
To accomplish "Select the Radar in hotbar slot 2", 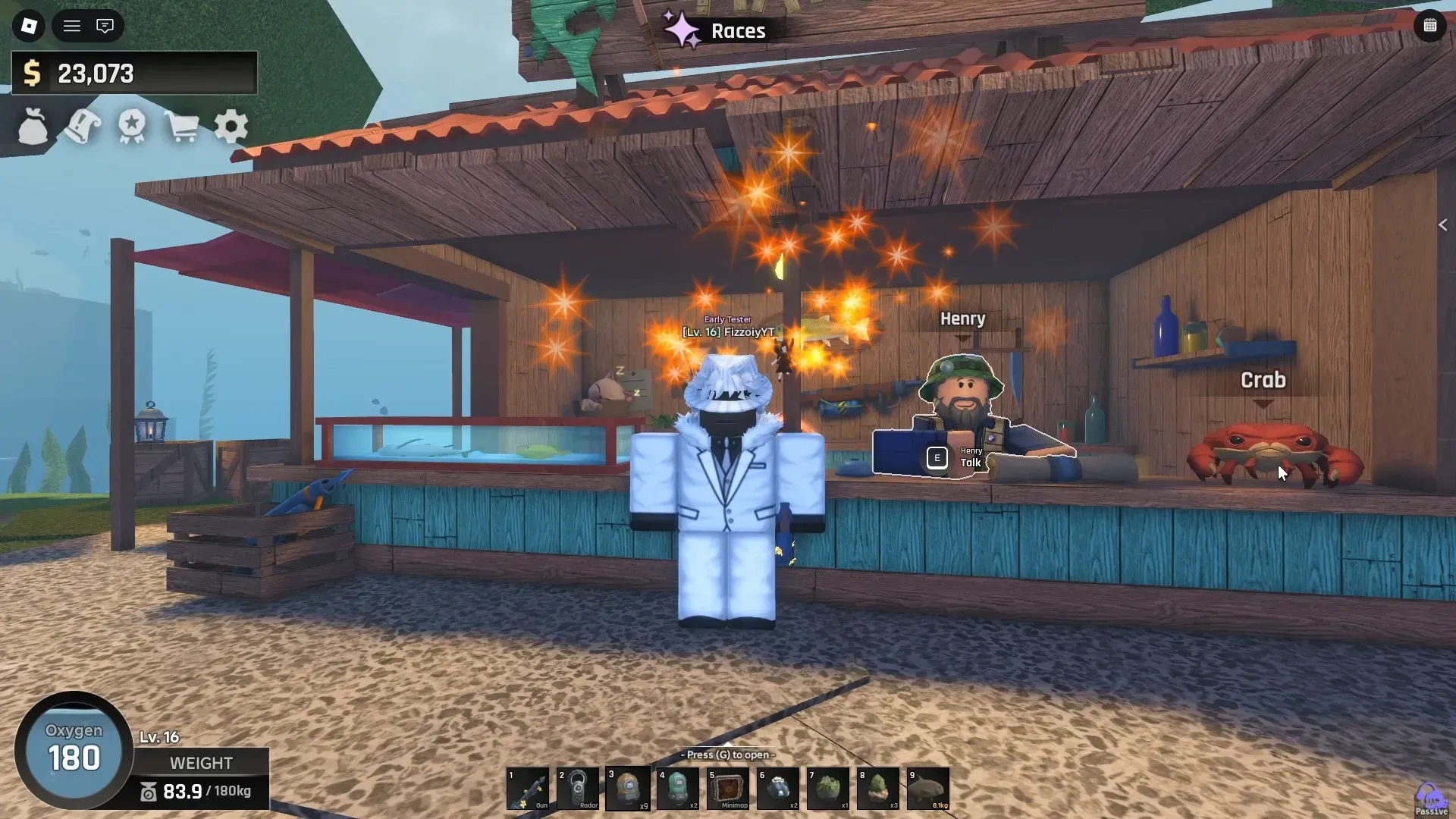I will 579,789.
